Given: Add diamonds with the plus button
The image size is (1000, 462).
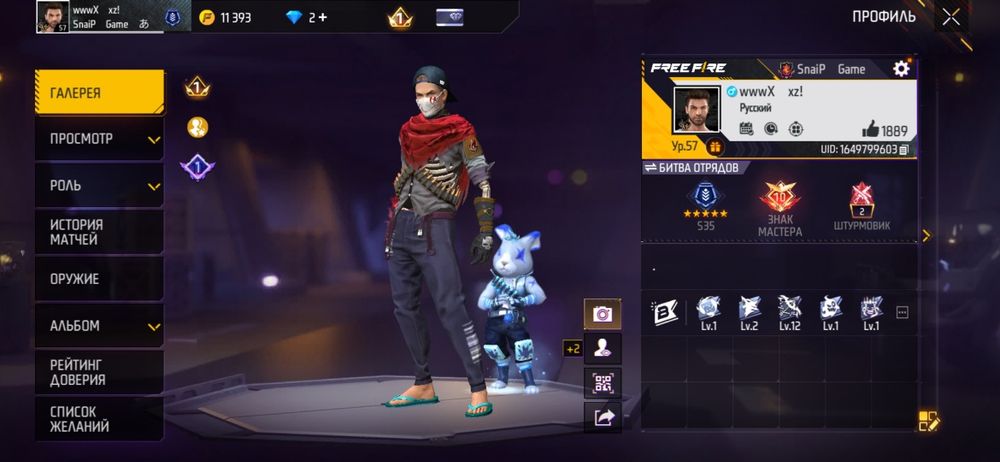Looking at the screenshot, I should tap(322, 18).
